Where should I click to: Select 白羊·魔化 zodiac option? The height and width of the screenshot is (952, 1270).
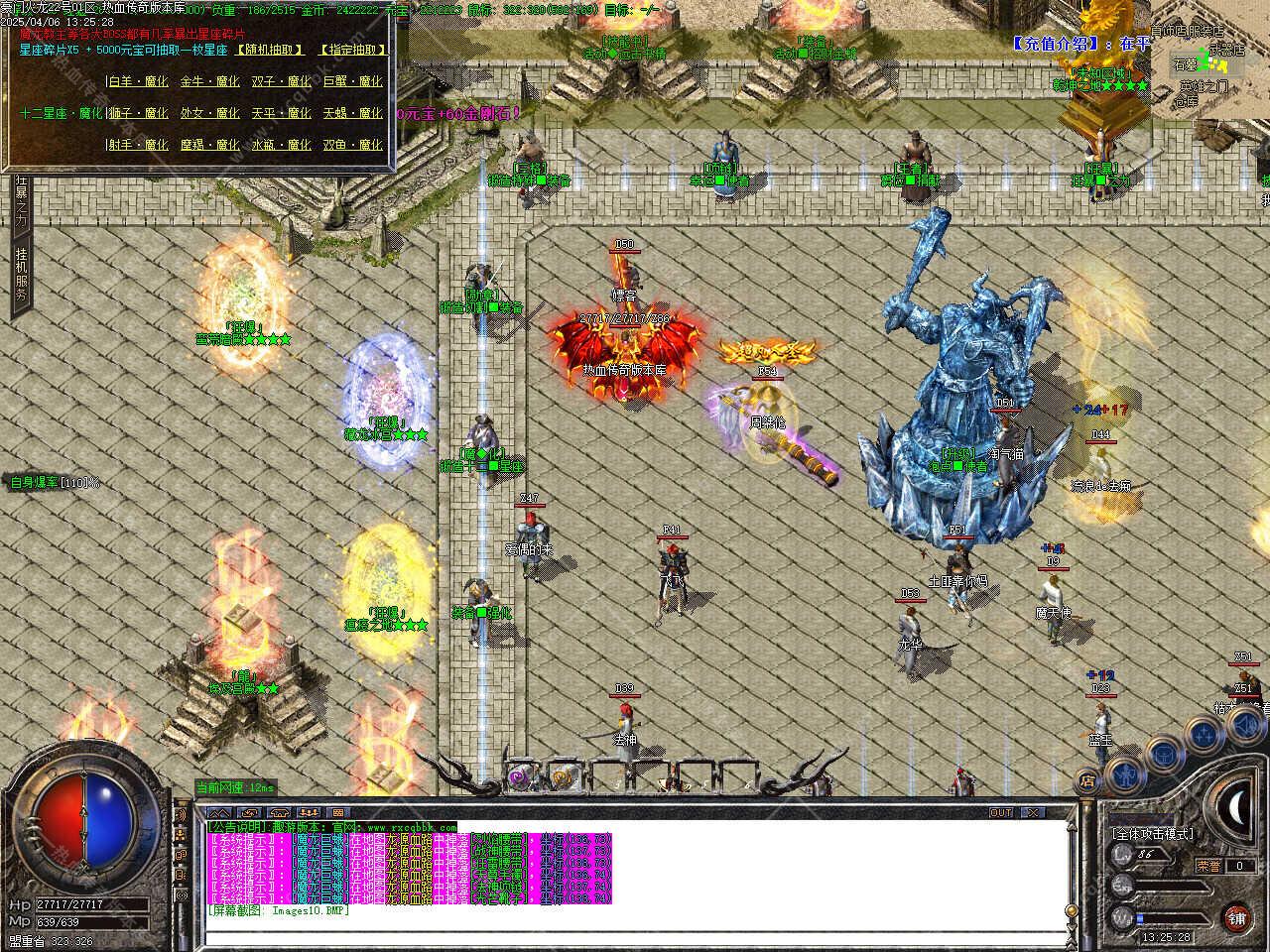138,82
